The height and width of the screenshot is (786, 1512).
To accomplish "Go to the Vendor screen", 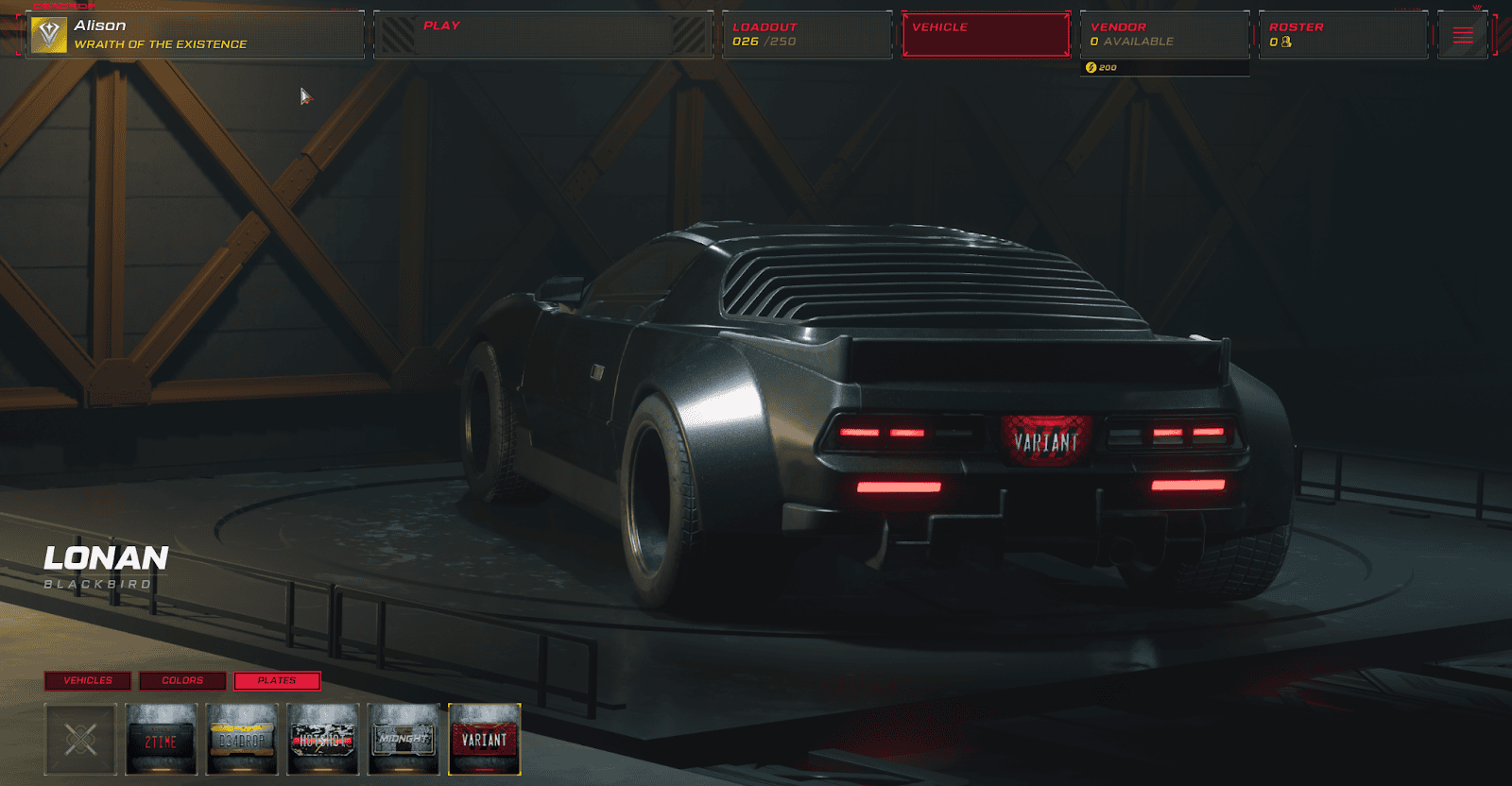I will click(x=1164, y=35).
